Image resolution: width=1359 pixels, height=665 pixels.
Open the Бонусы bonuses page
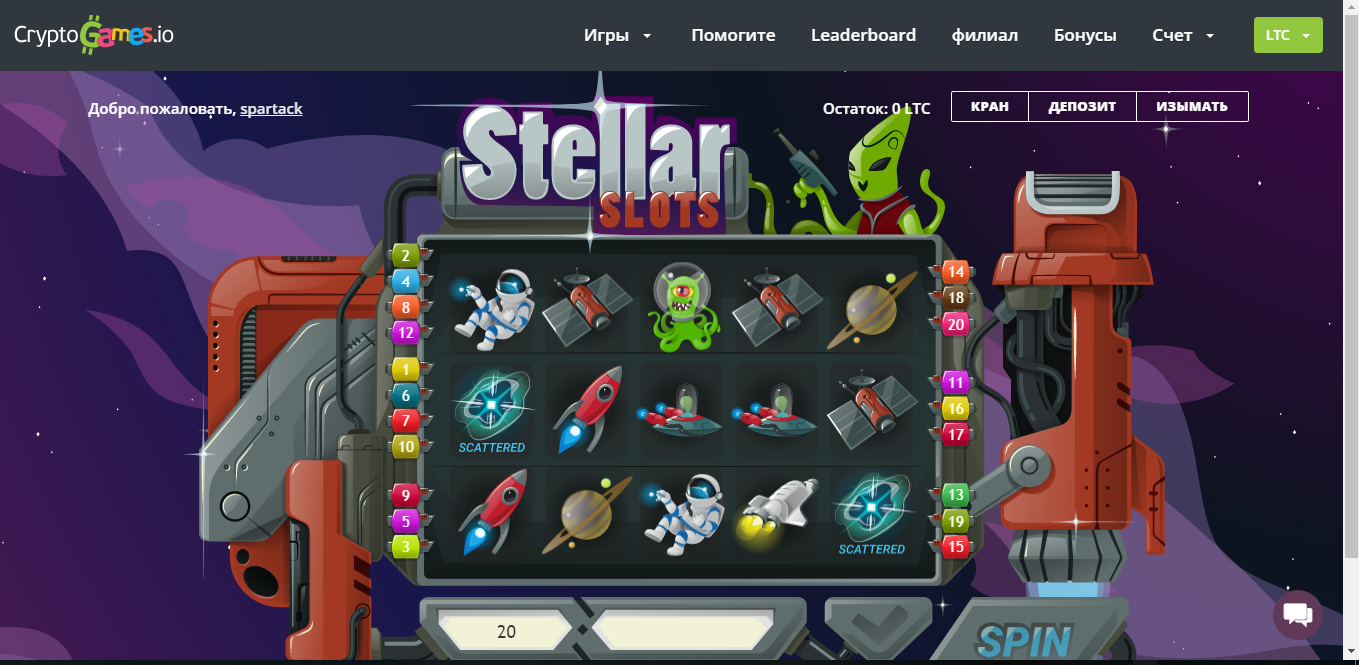[x=1085, y=35]
